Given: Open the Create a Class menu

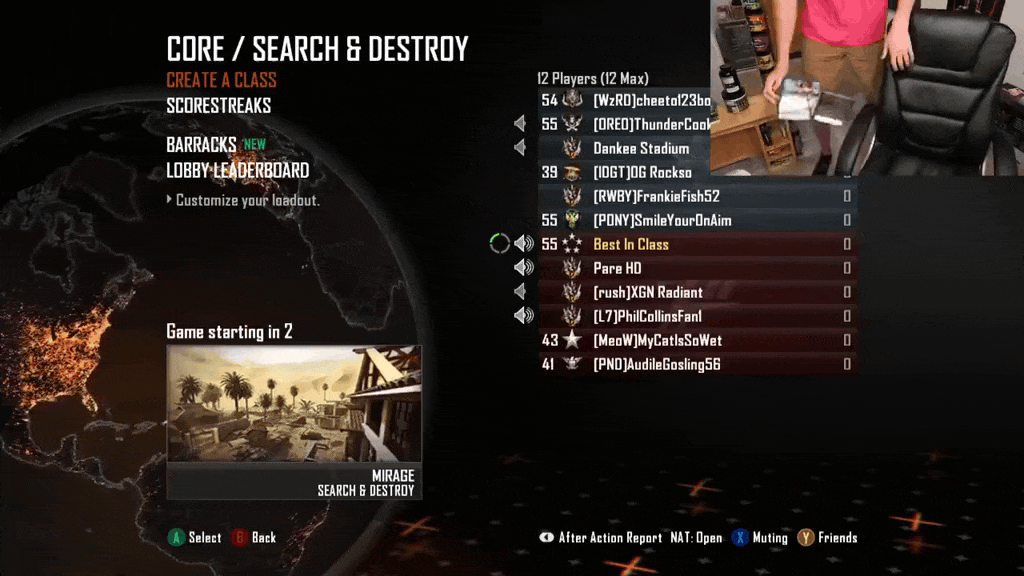Looking at the screenshot, I should click(x=221, y=80).
